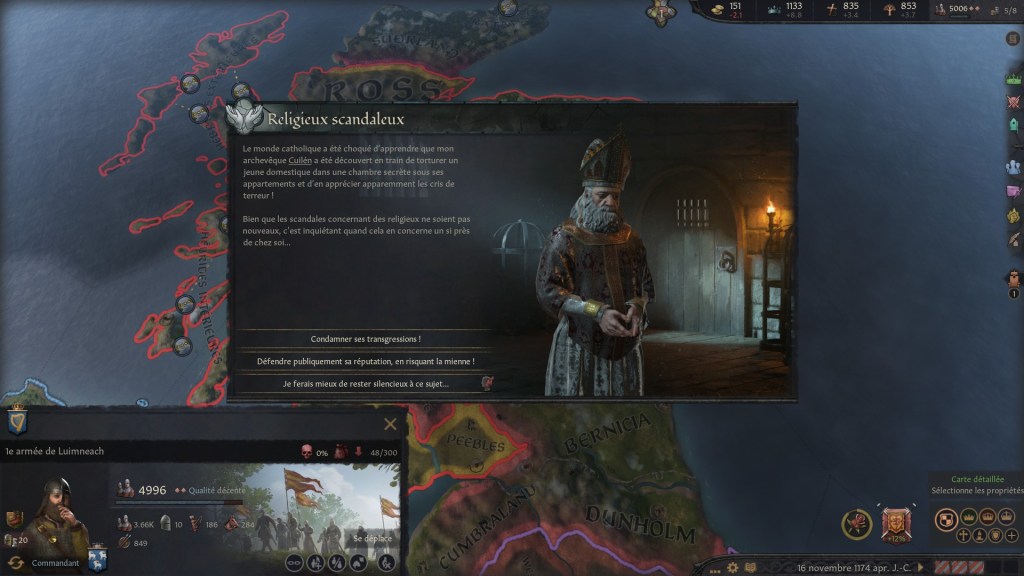Select "Défendre publiquement sa réputation" option
The height and width of the screenshot is (576, 1024).
[x=365, y=361]
